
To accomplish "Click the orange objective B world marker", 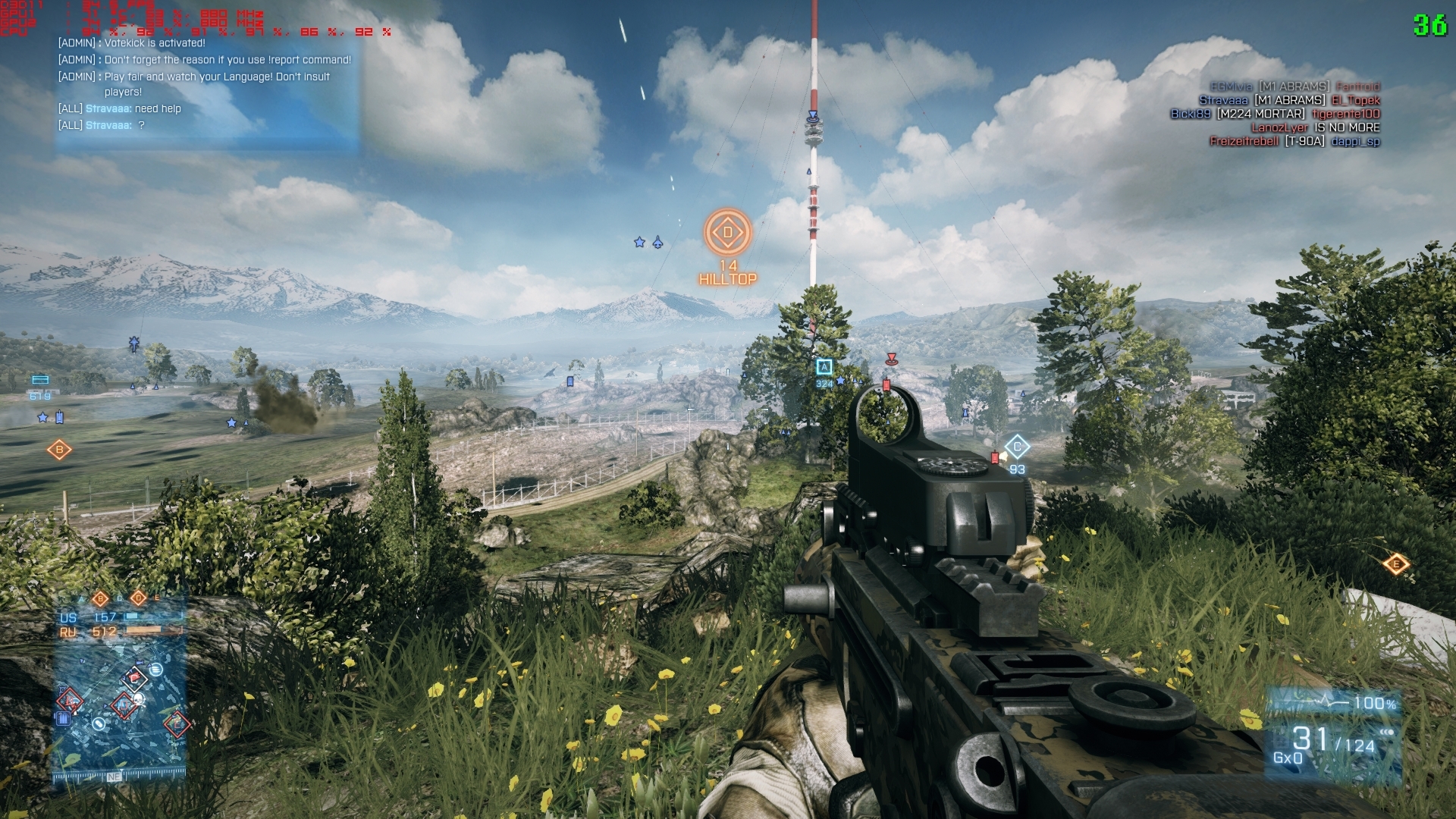I will click(59, 450).
